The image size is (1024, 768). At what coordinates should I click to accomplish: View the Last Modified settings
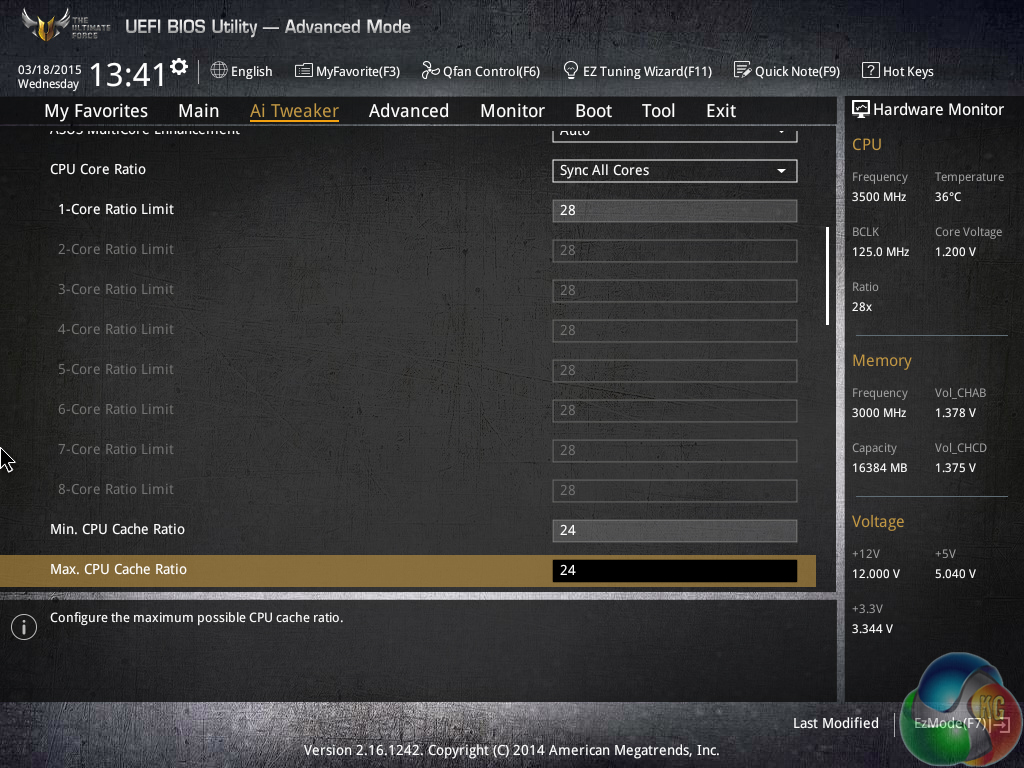[x=835, y=723]
